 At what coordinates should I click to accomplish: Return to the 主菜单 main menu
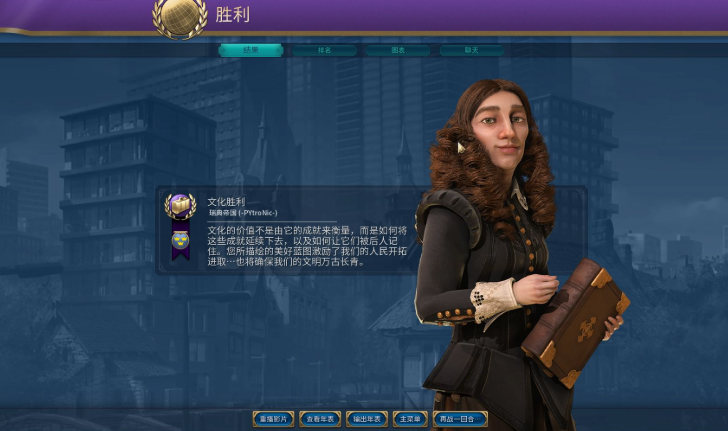coord(409,419)
